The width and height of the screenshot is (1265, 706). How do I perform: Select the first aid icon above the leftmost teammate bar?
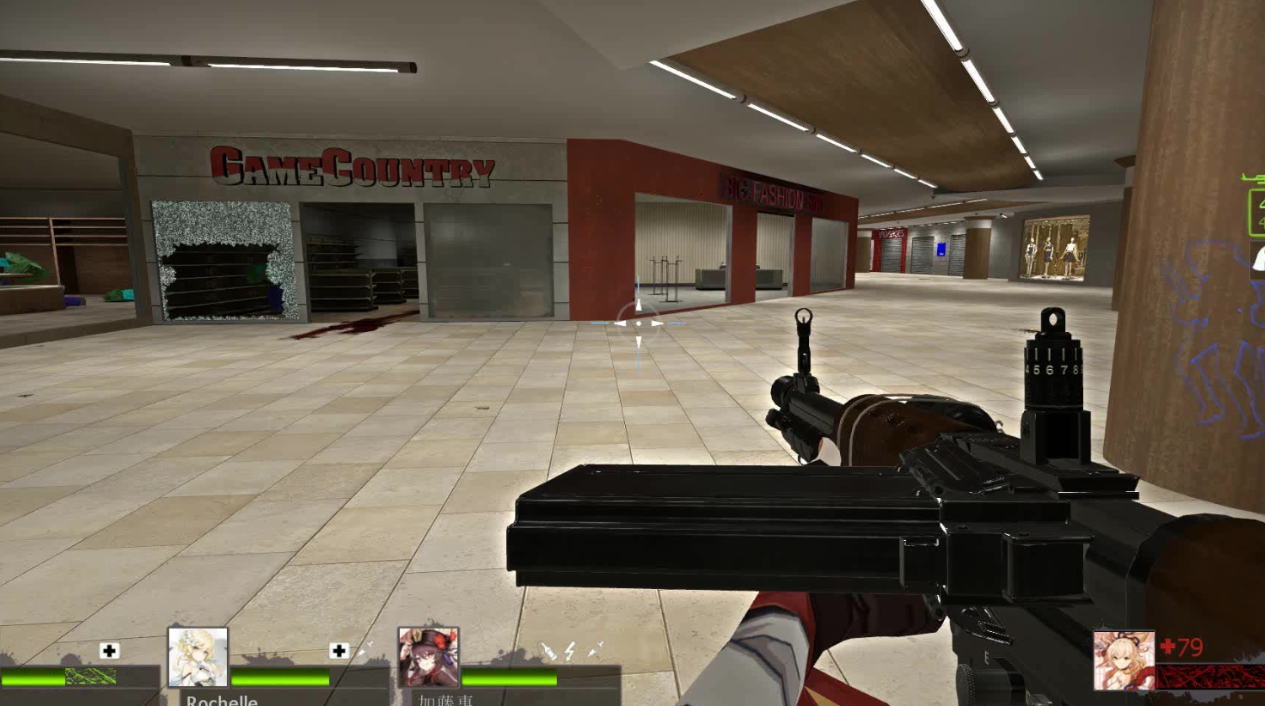109,651
